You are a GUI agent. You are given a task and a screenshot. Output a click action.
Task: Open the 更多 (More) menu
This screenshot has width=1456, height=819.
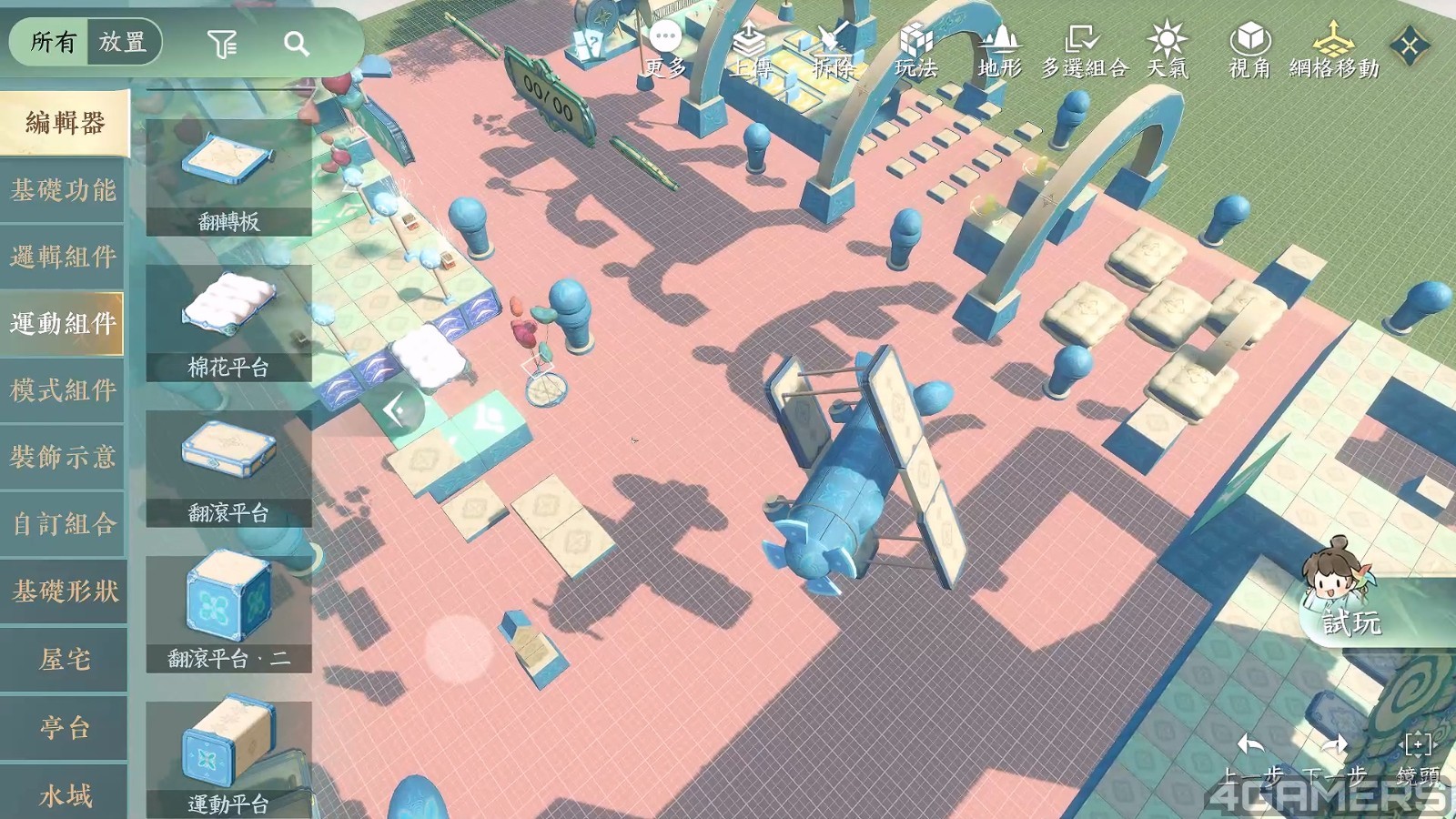click(666, 50)
